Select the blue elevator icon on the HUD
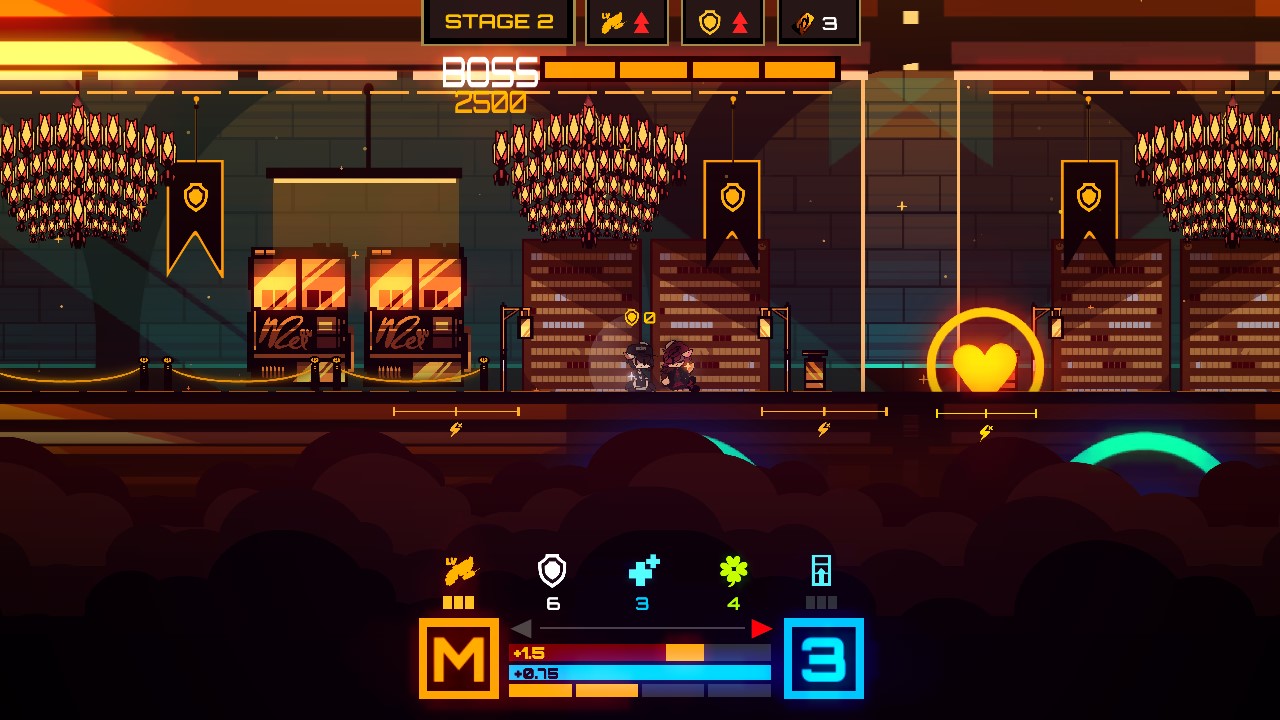This screenshot has height=720, width=1280. click(x=822, y=572)
